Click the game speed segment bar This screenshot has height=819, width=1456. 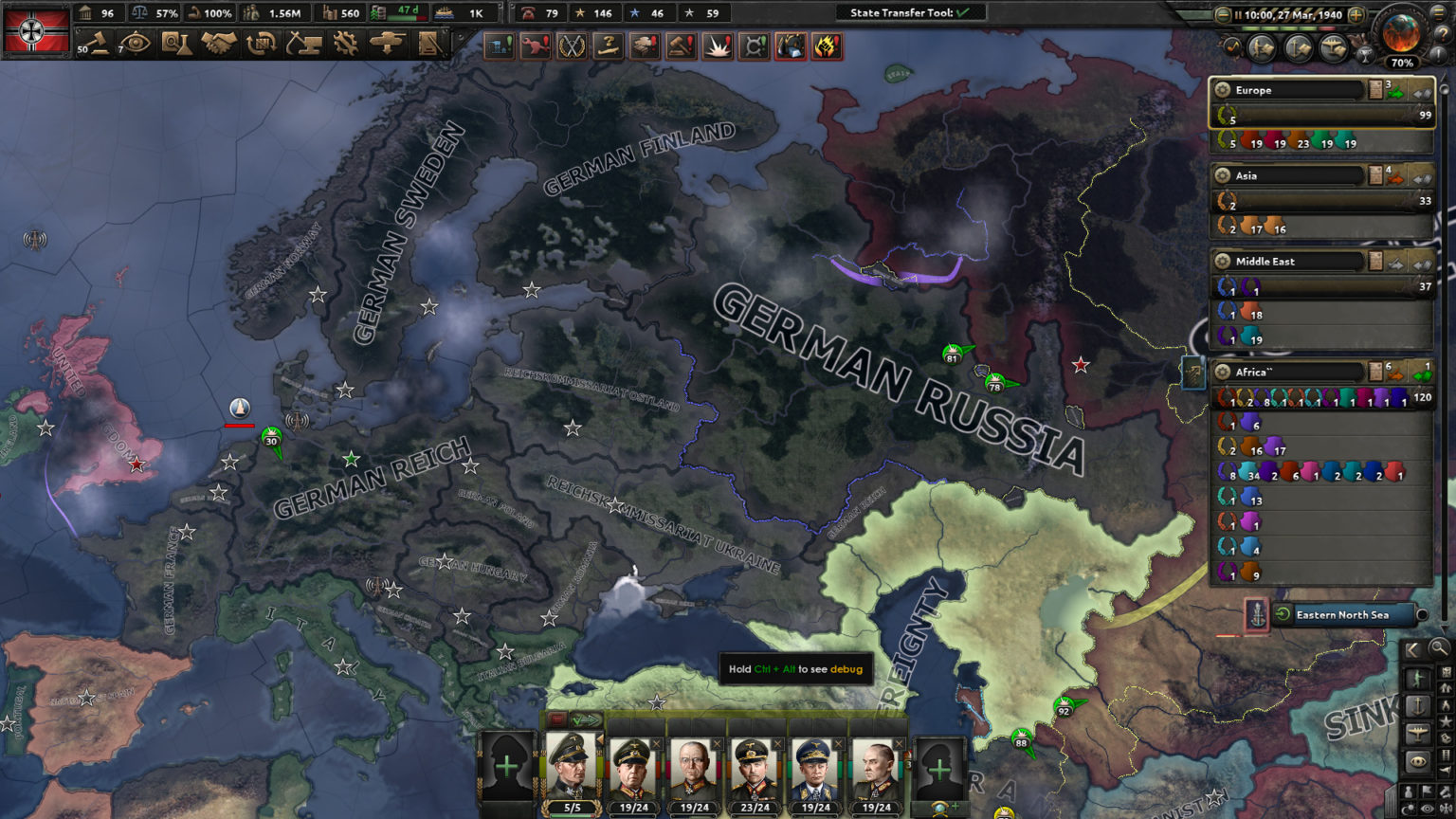(1289, 27)
